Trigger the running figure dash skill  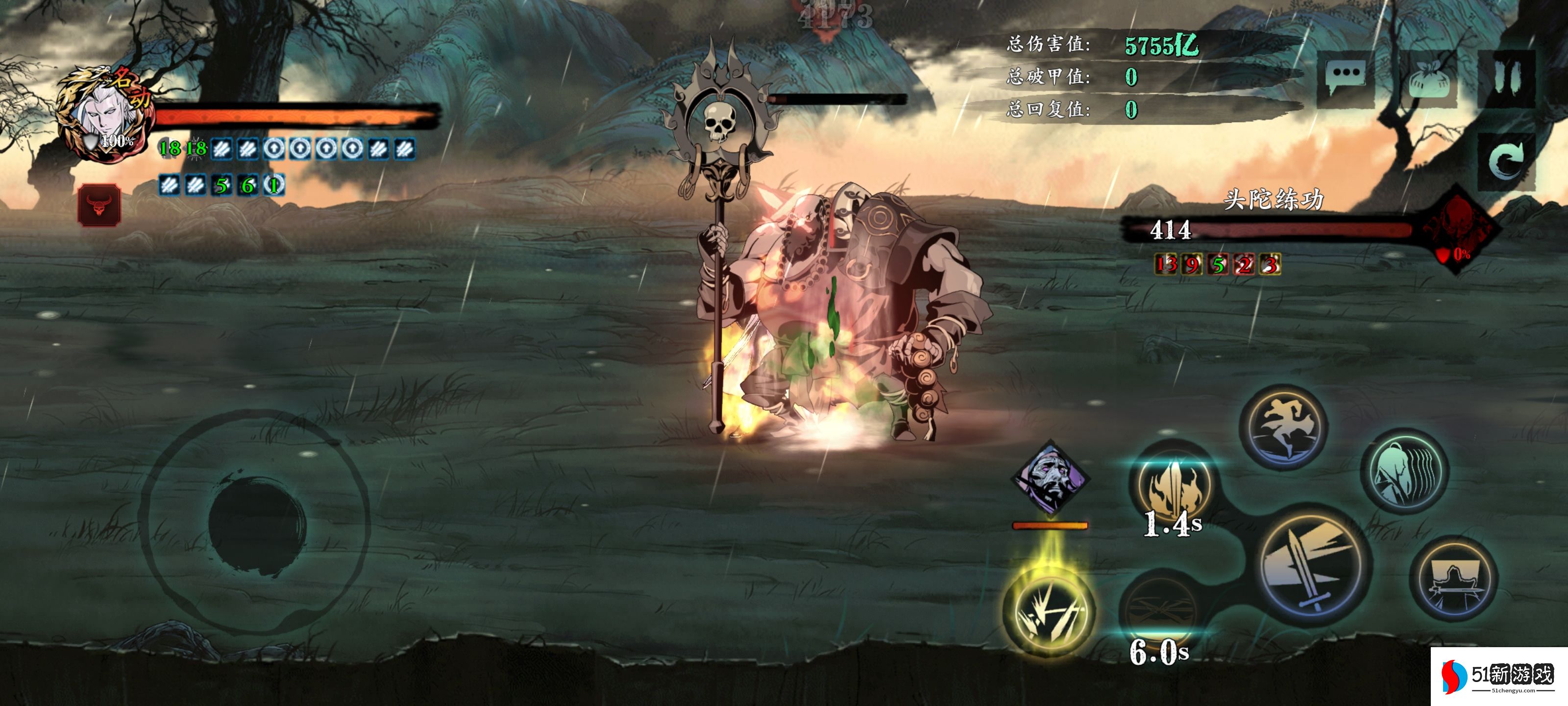pyautogui.click(x=1283, y=428)
